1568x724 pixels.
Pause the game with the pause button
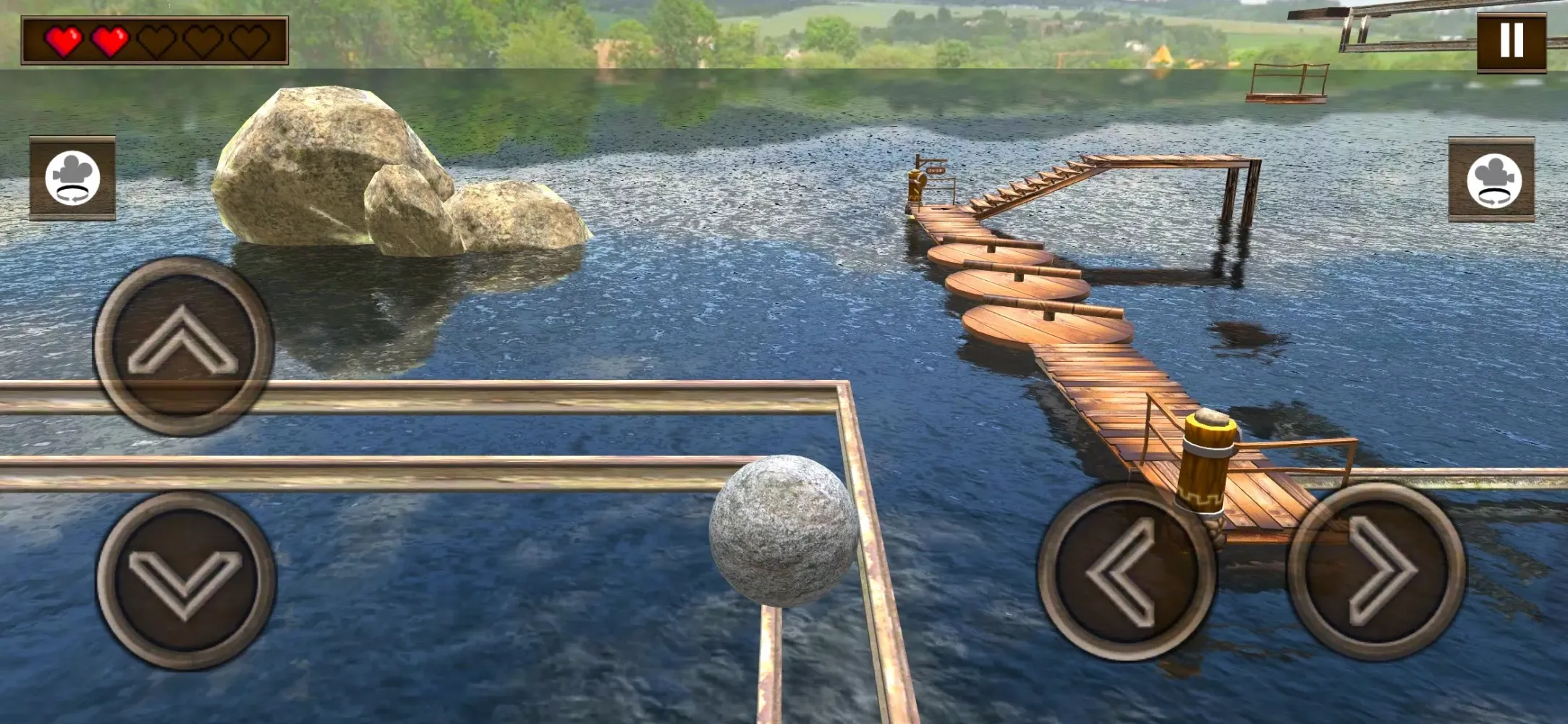[x=1511, y=41]
